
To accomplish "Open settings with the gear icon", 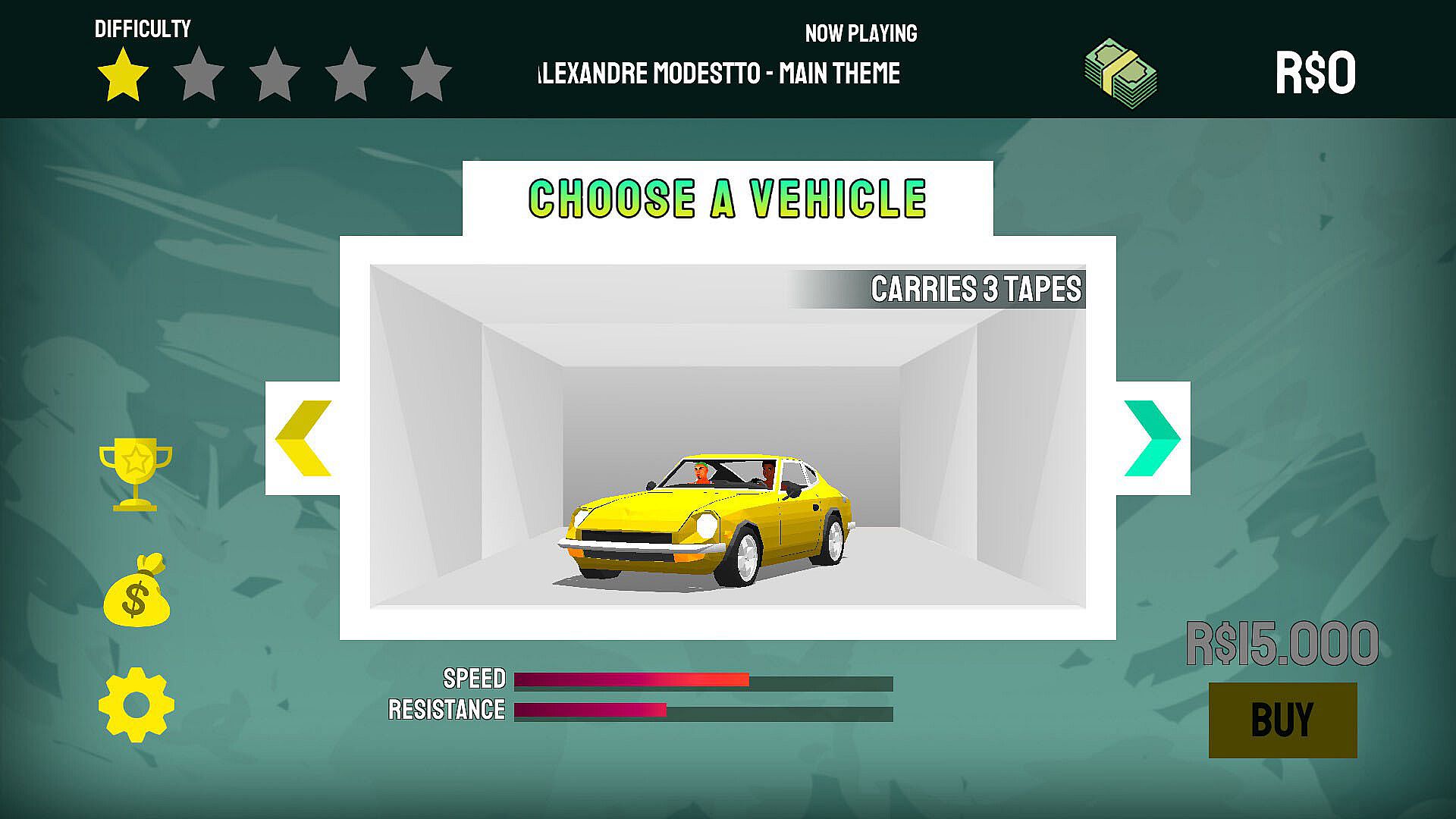I will pyautogui.click(x=136, y=704).
